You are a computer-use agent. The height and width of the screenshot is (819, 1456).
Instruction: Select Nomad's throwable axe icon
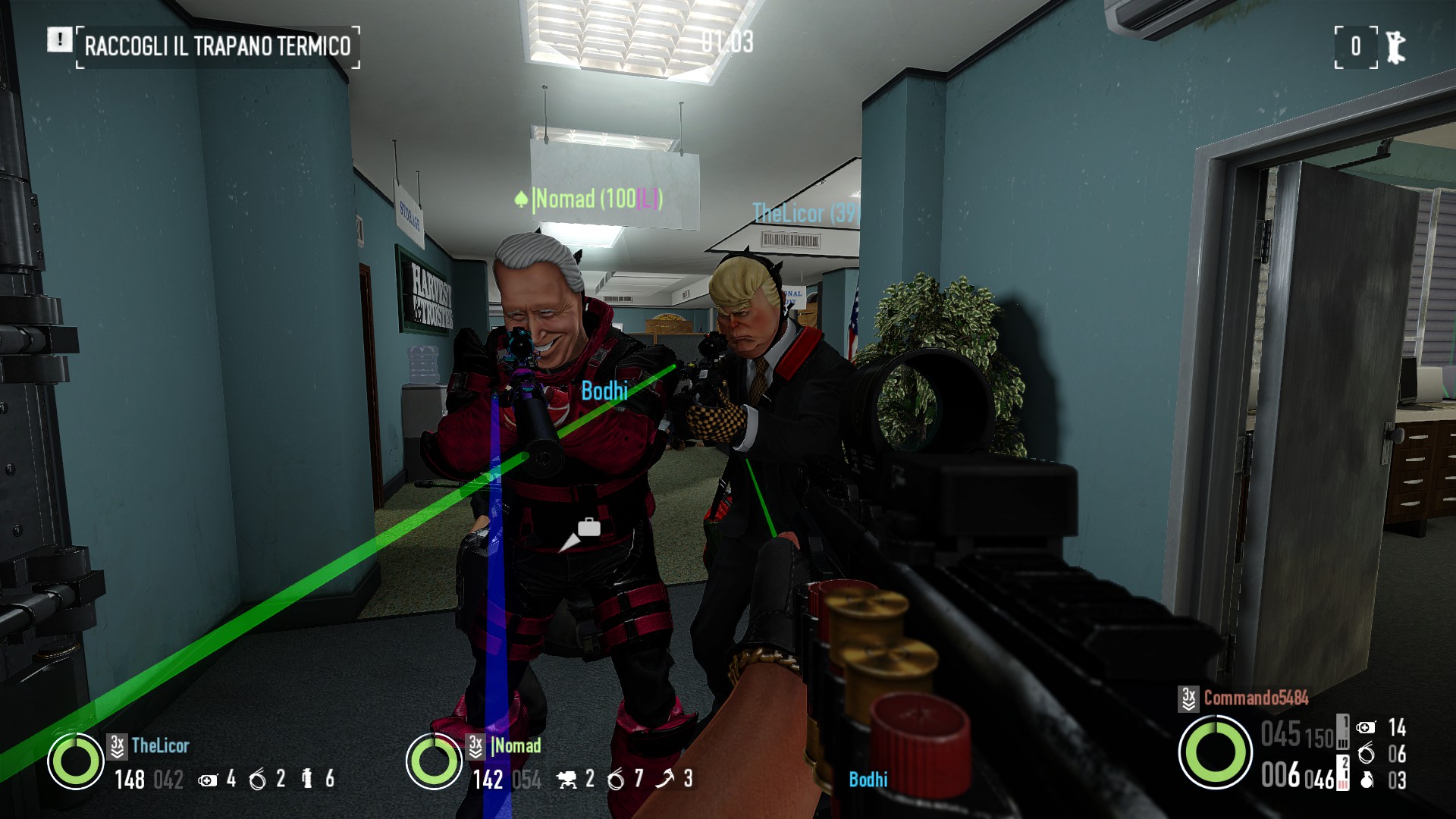665,779
